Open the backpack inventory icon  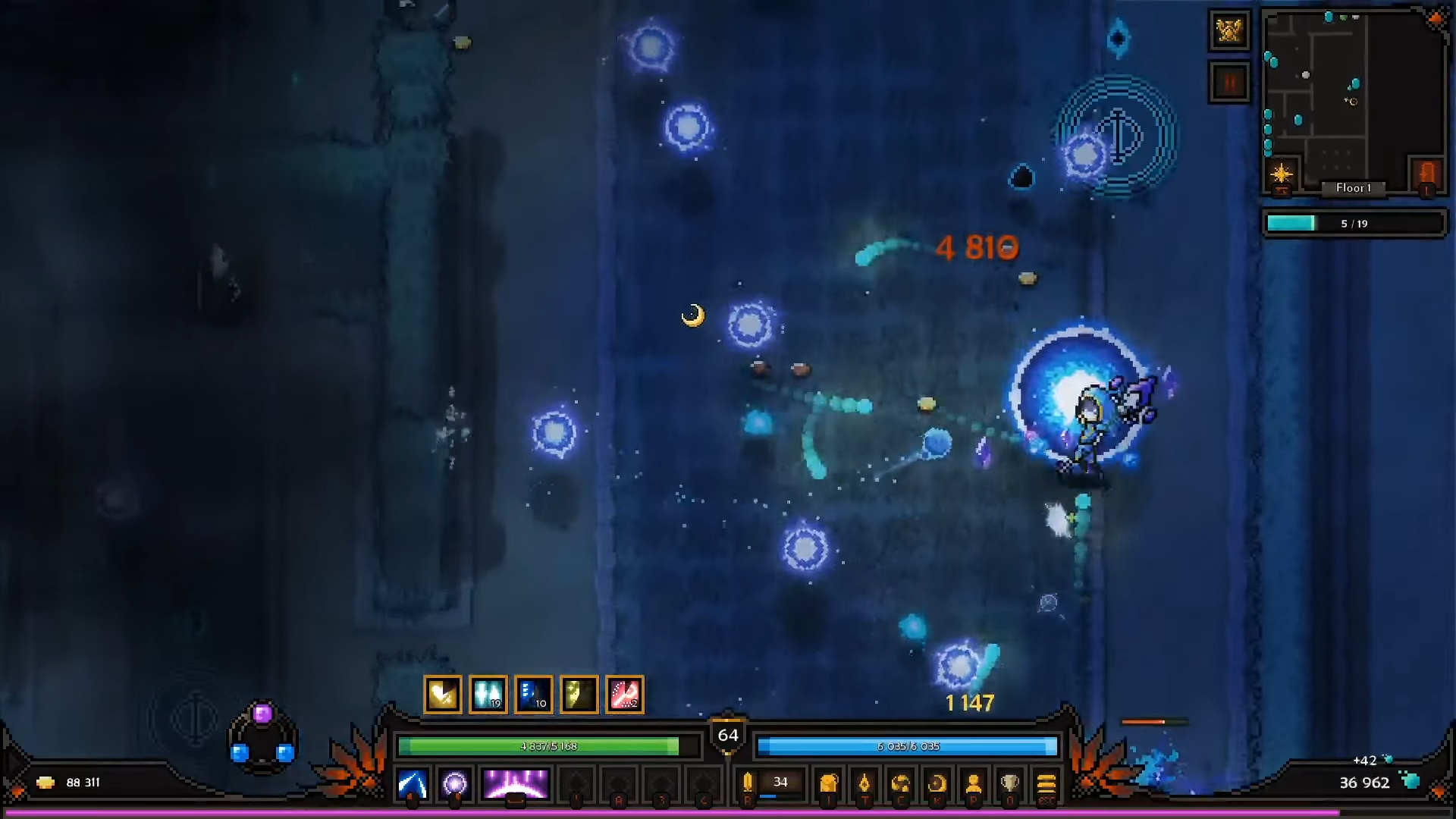pos(829,783)
